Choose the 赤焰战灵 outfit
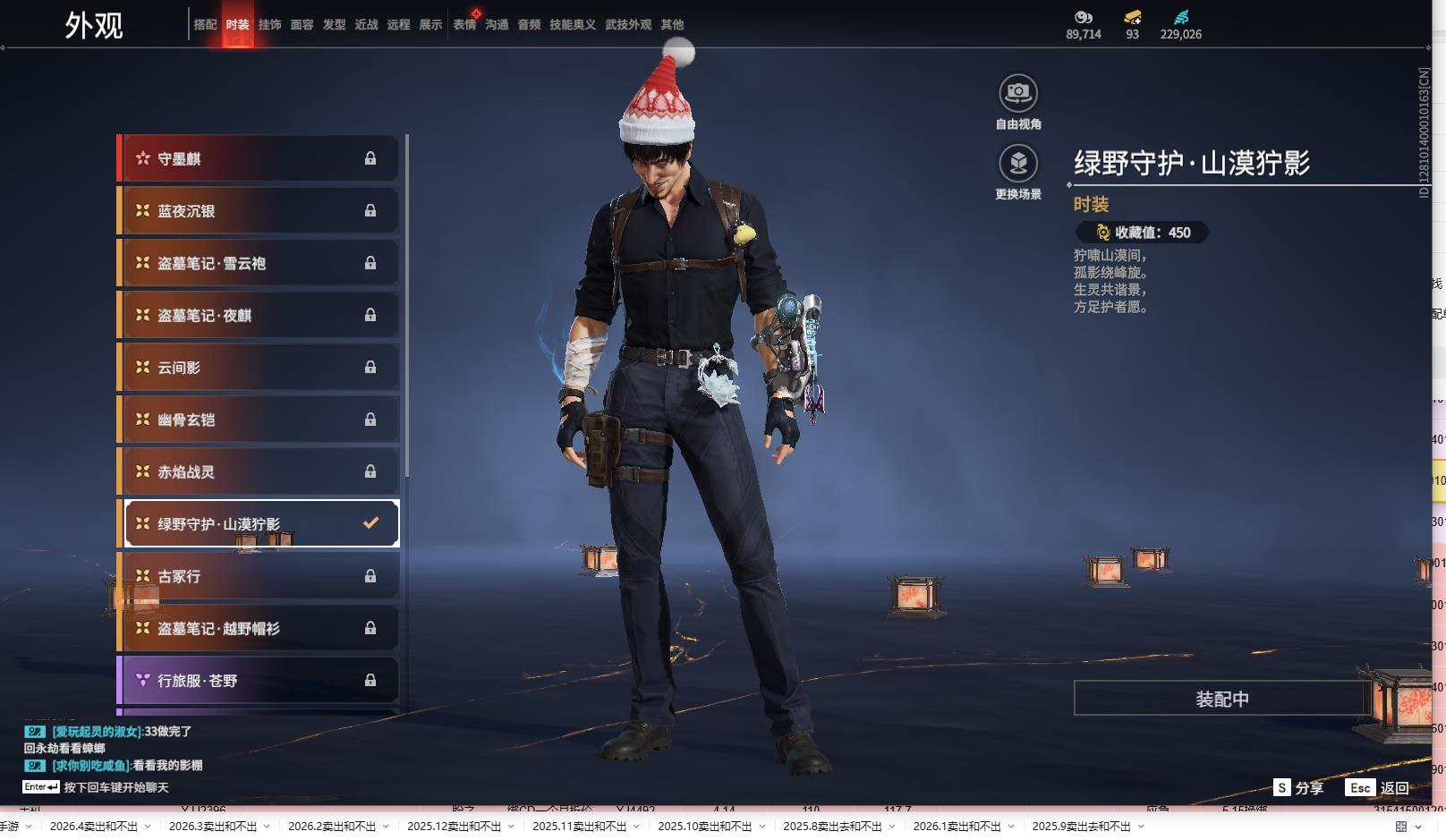Screen dimensions: 1446x840 coord(258,471)
